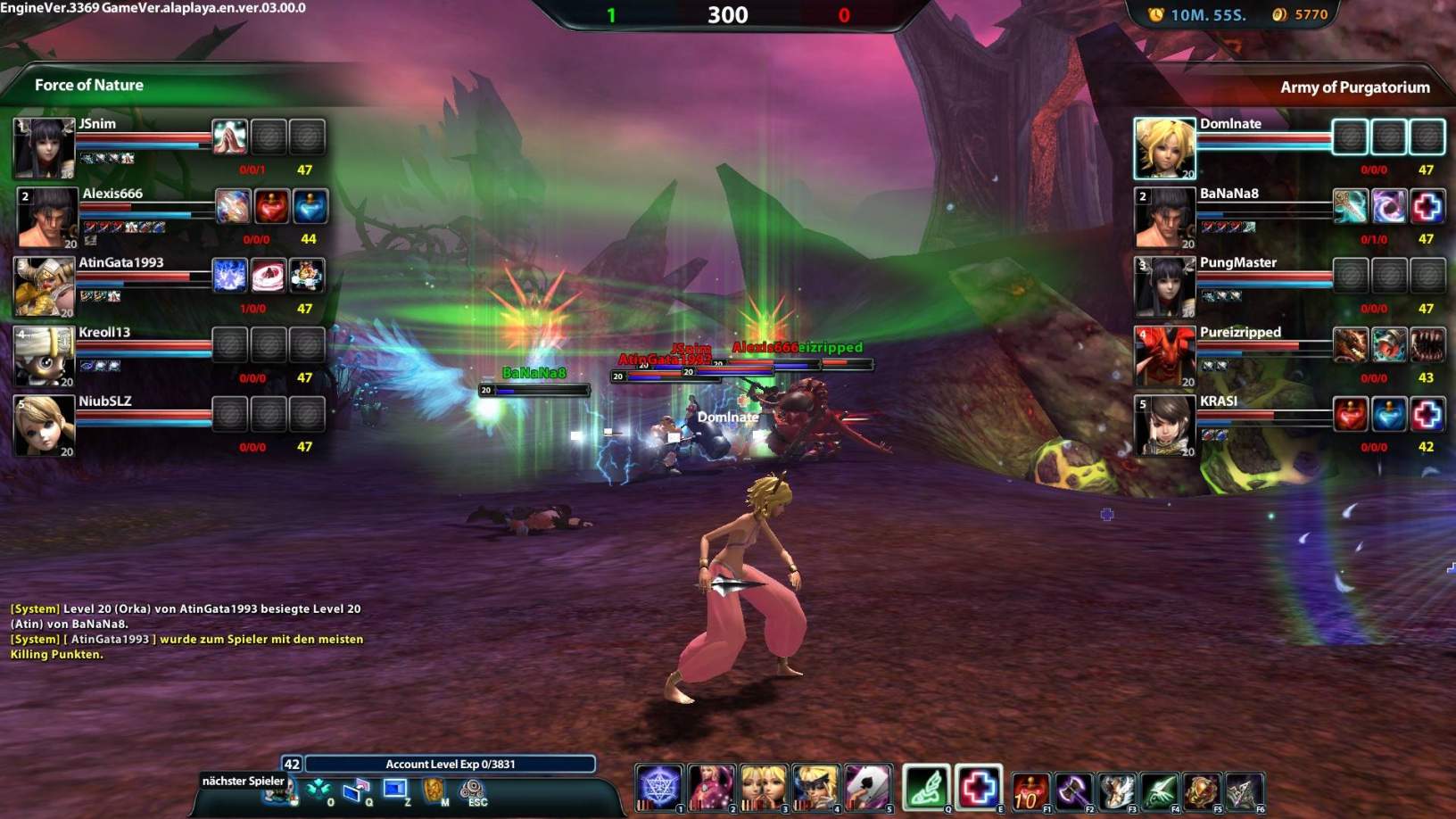Image resolution: width=1456 pixels, height=819 pixels.
Task: Cast the neon cross heal spell
Action: [x=979, y=788]
